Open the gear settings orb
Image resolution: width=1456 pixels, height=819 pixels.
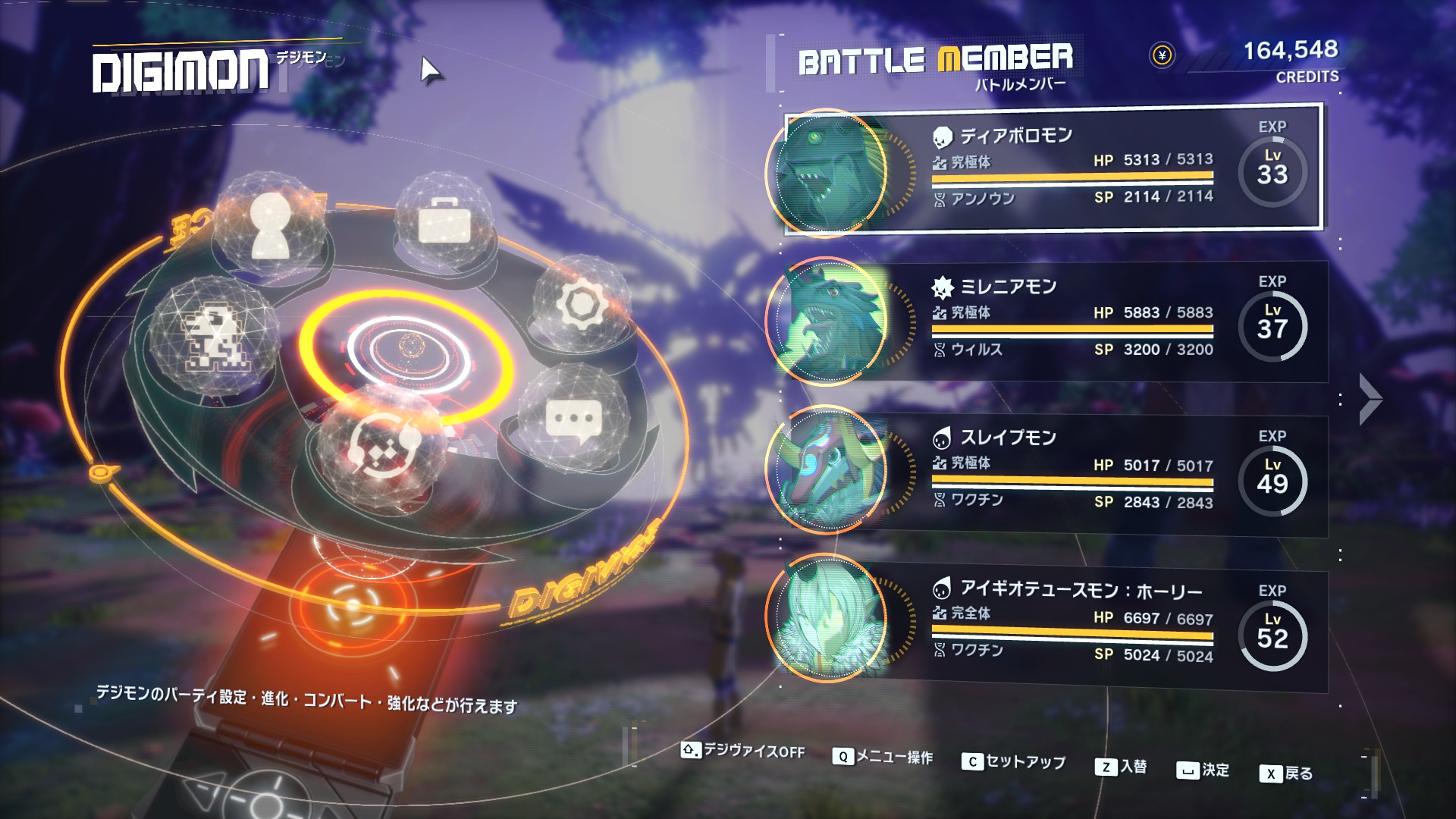click(x=582, y=305)
